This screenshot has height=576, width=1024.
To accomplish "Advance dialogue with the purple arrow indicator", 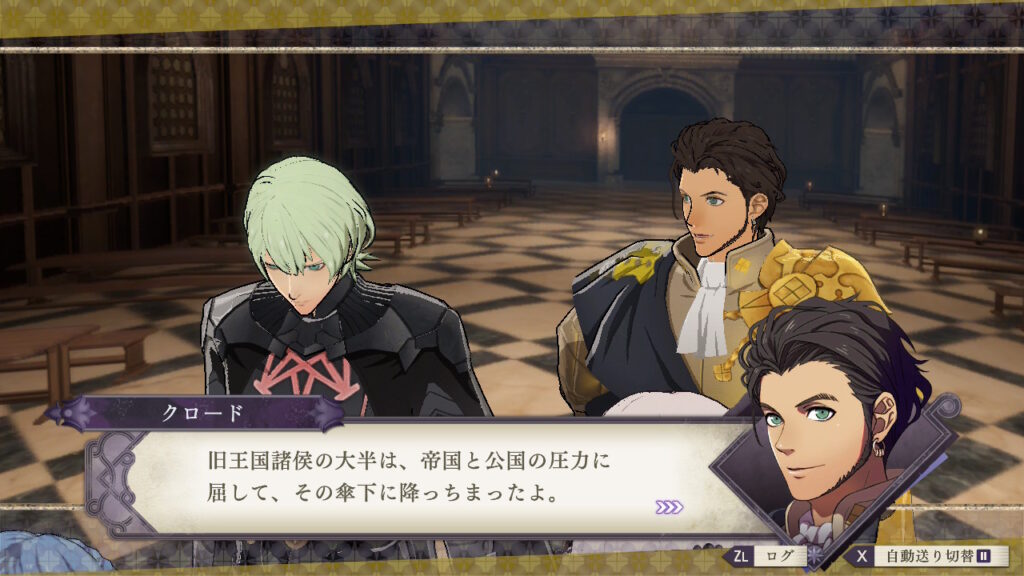I will coord(669,507).
